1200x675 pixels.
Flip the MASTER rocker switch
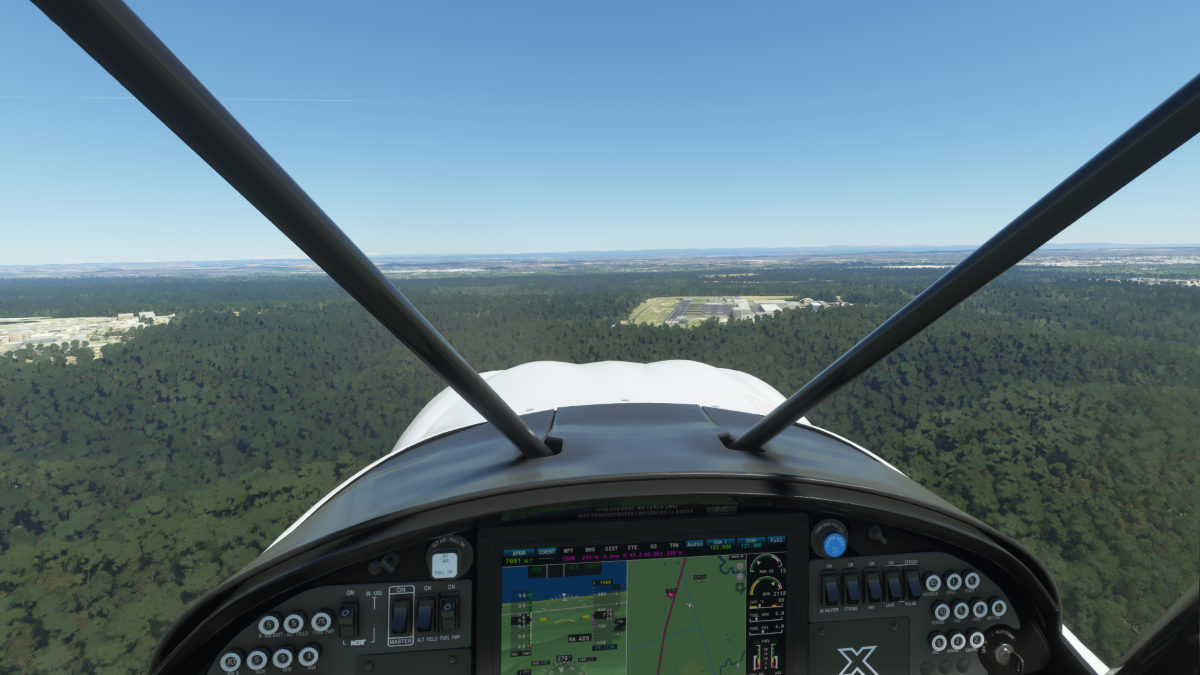tap(400, 615)
